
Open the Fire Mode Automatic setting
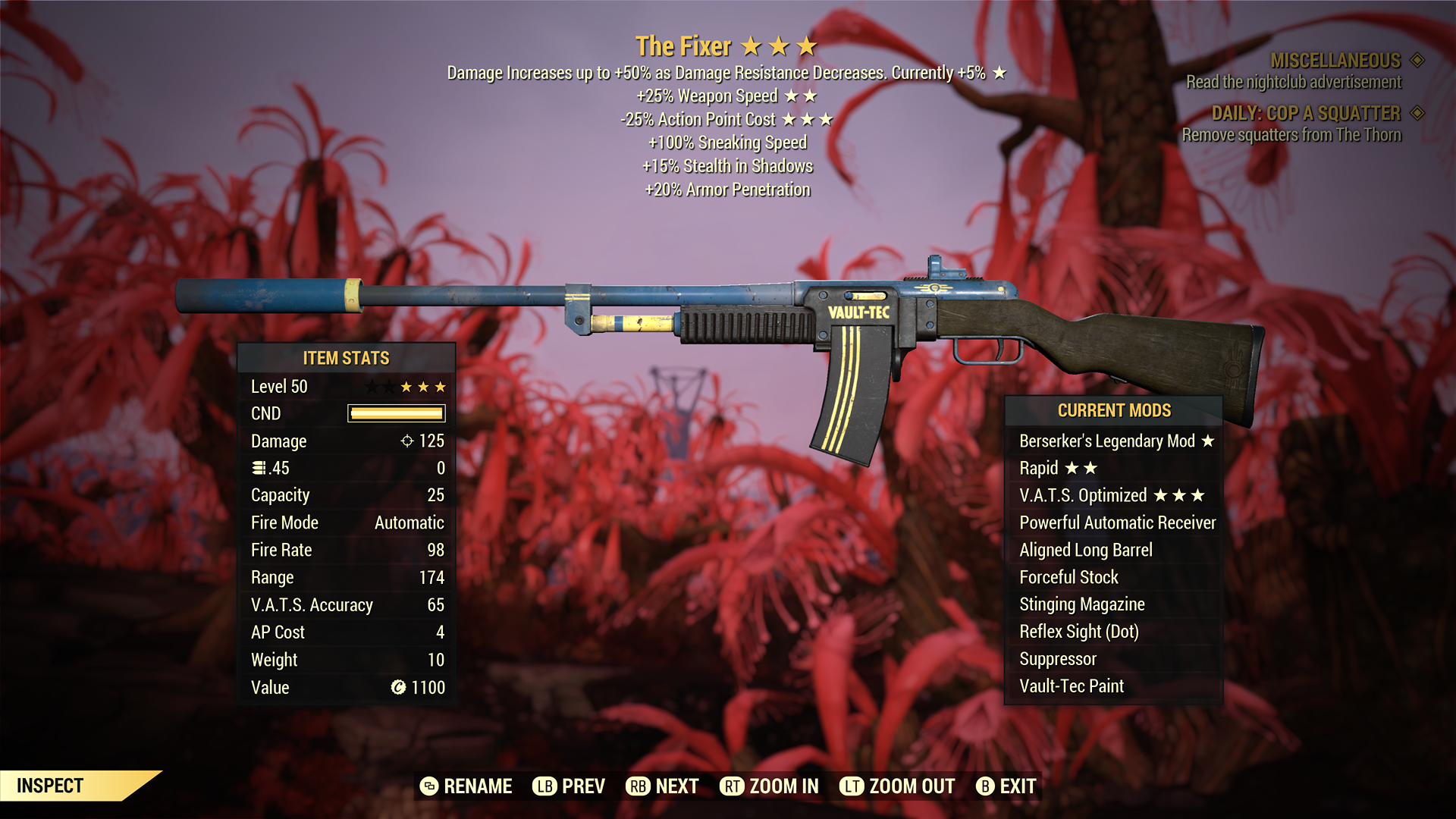tap(407, 522)
